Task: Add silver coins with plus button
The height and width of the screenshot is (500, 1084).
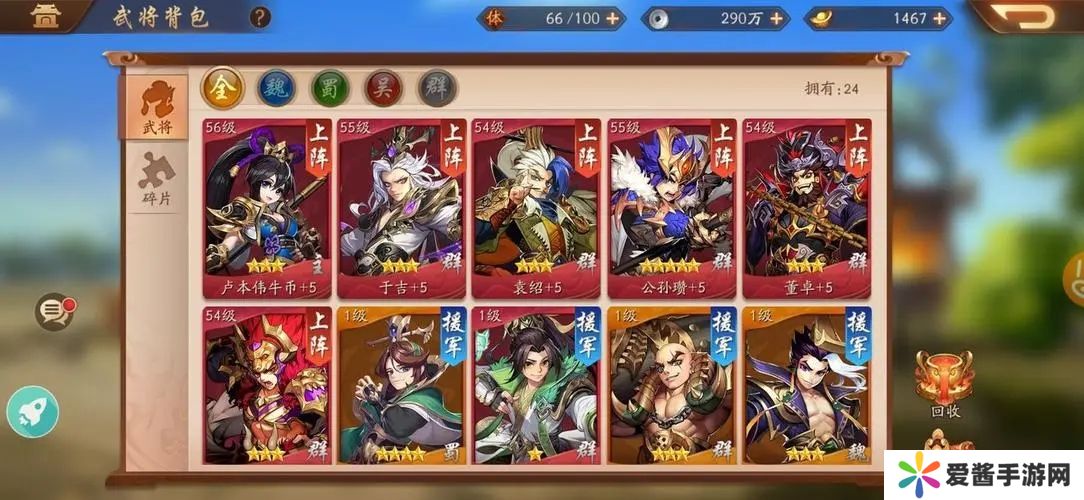Action: (x=780, y=18)
